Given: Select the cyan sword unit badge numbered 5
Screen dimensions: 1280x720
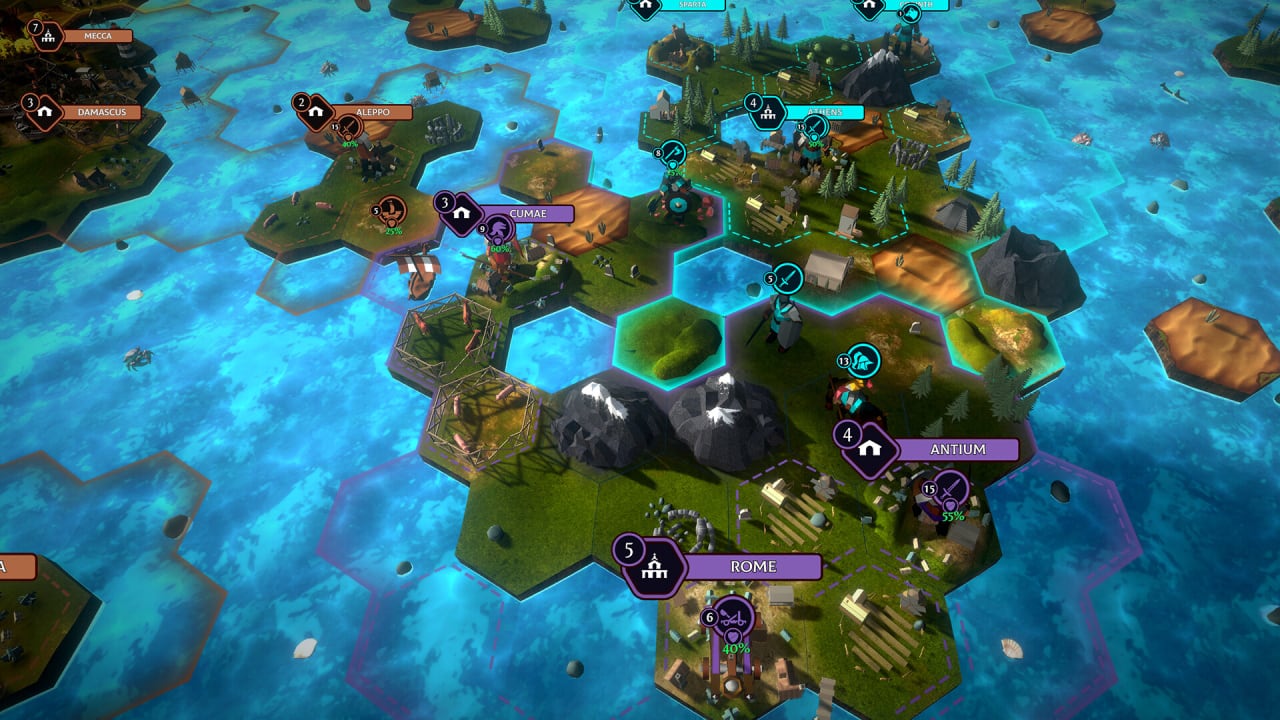Looking at the screenshot, I should click(788, 277).
